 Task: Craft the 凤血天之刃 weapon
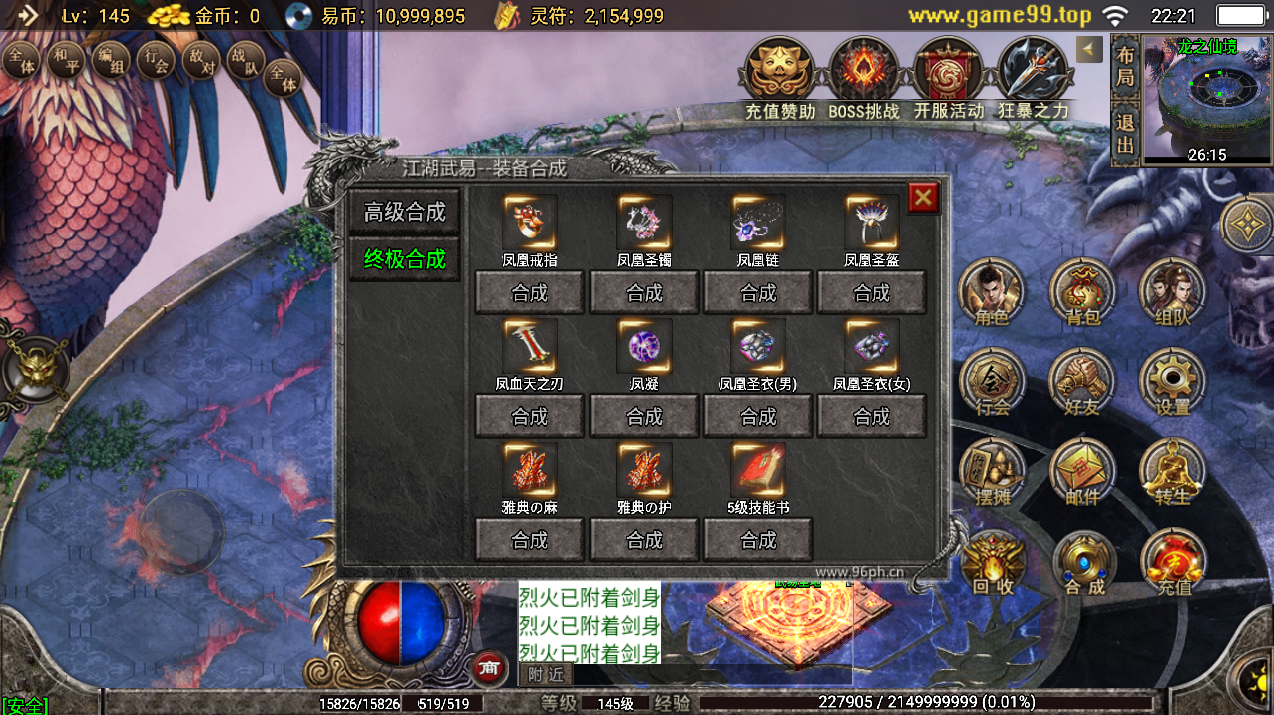(529, 416)
